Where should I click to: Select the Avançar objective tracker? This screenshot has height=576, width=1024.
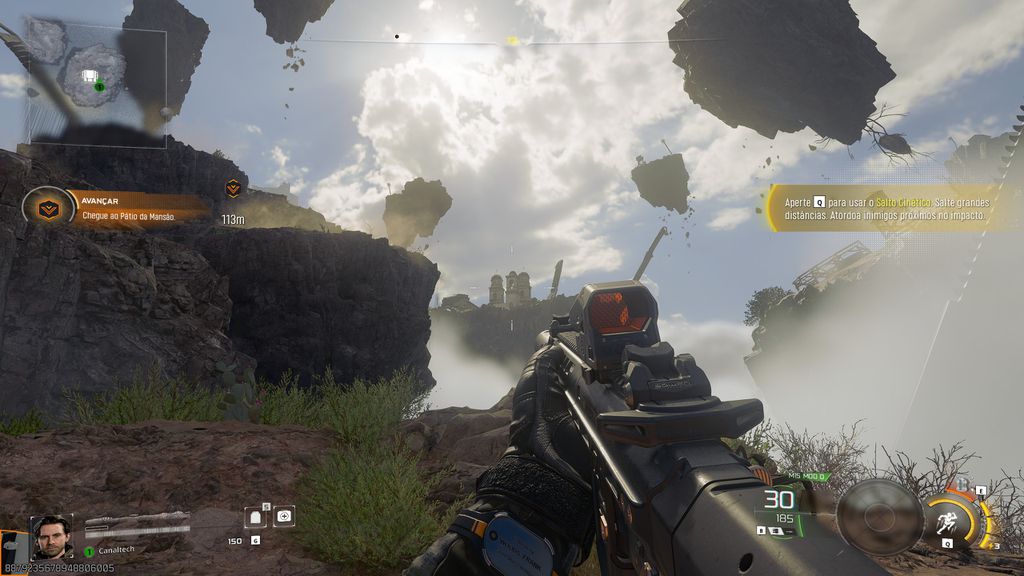[x=118, y=208]
